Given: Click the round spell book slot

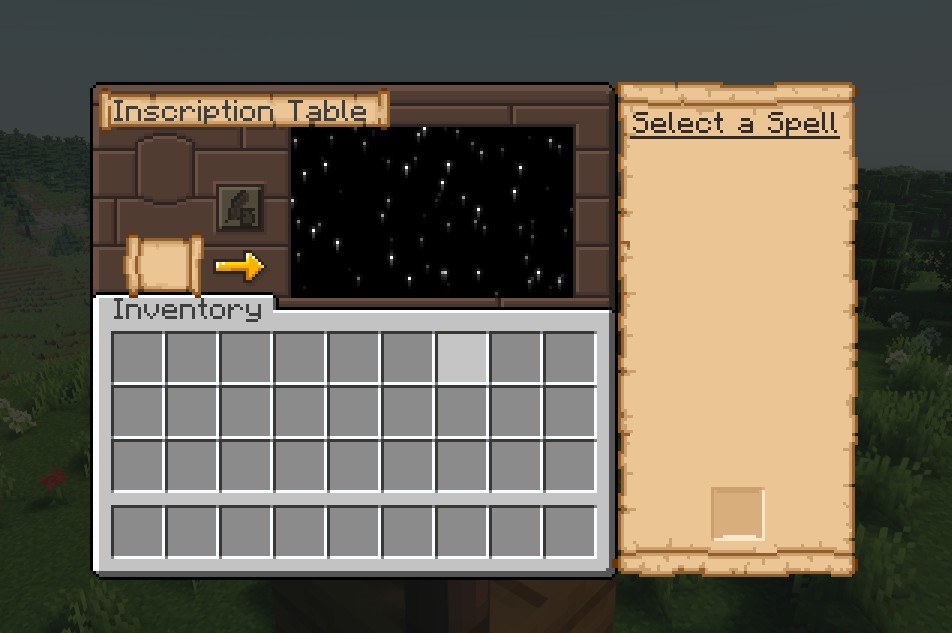Looking at the screenshot, I should 165,170.
